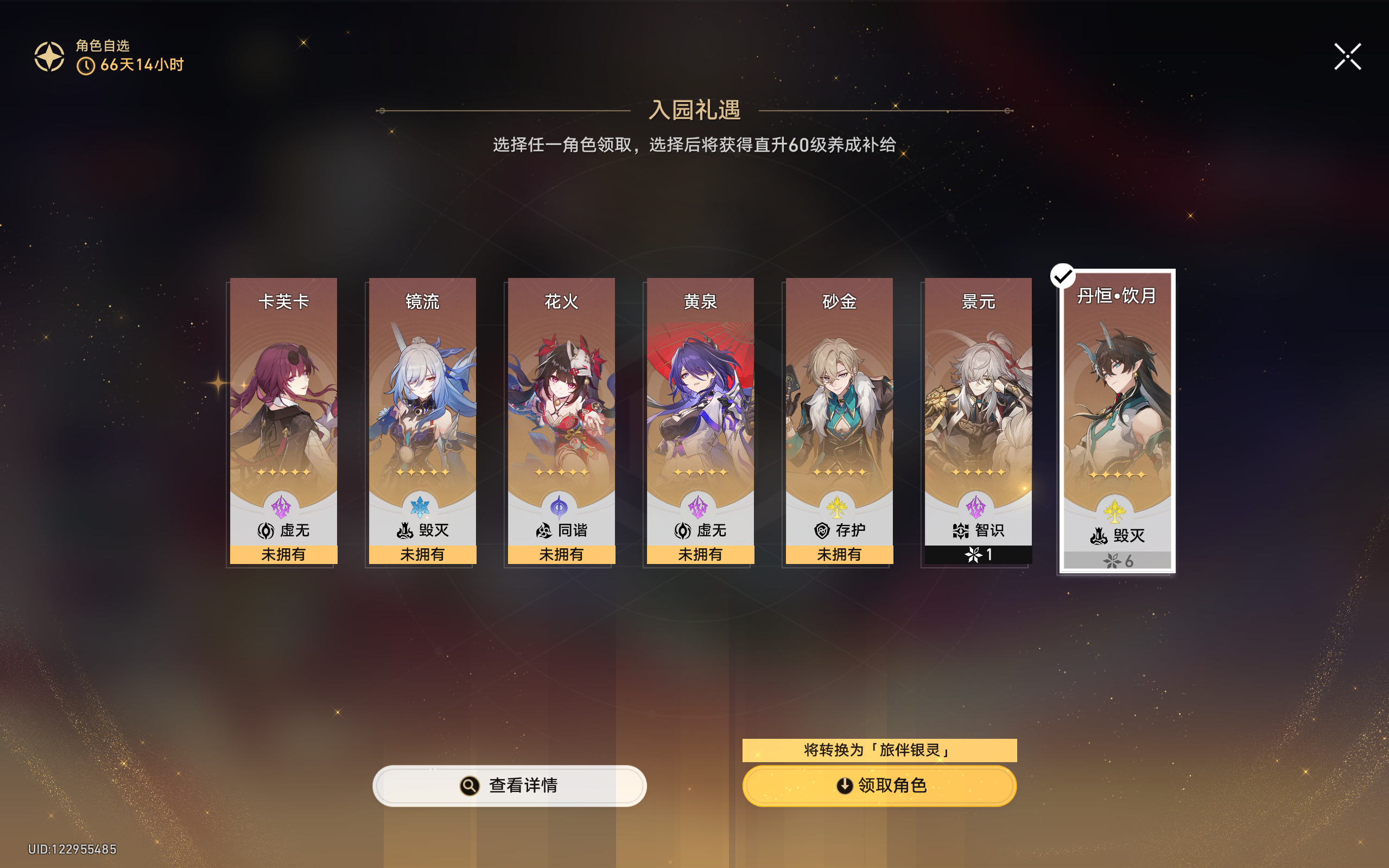Image resolution: width=1389 pixels, height=868 pixels.
Task: Click the 同谐 path icon under 花火
Action: (544, 530)
